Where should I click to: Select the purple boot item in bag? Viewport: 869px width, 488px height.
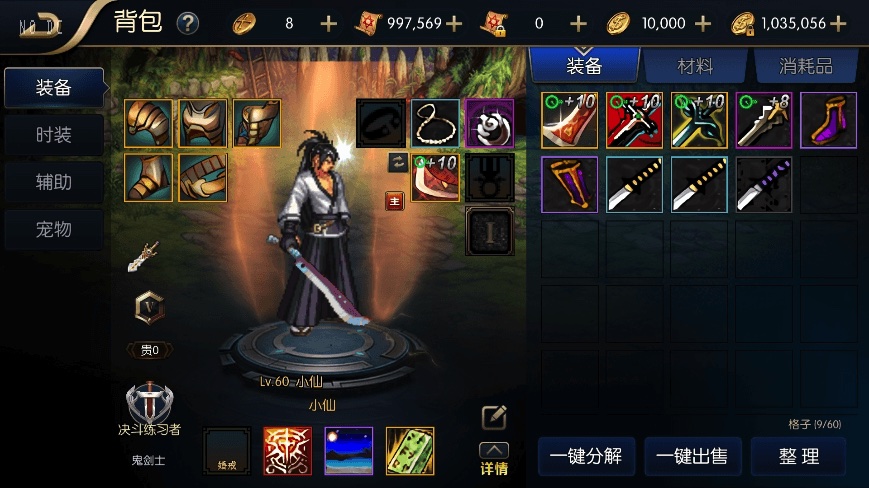828,120
